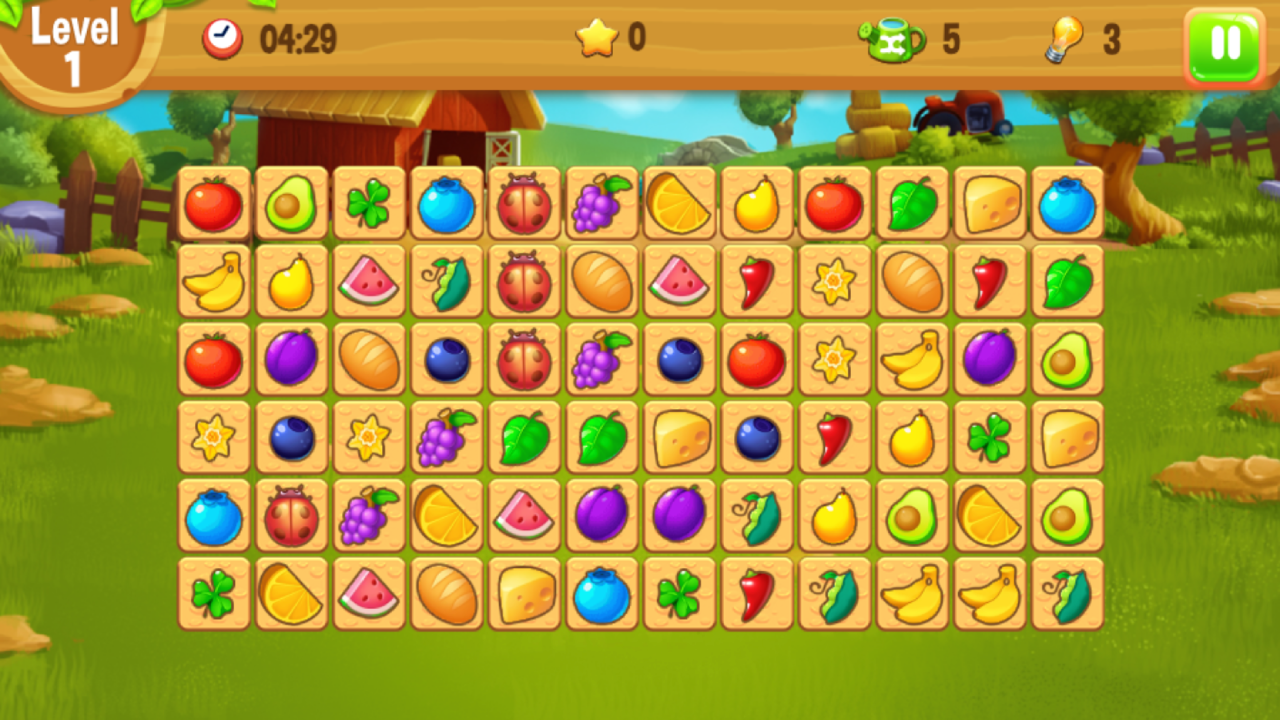
Task: Select a red chili pepper tile
Action: (757, 283)
